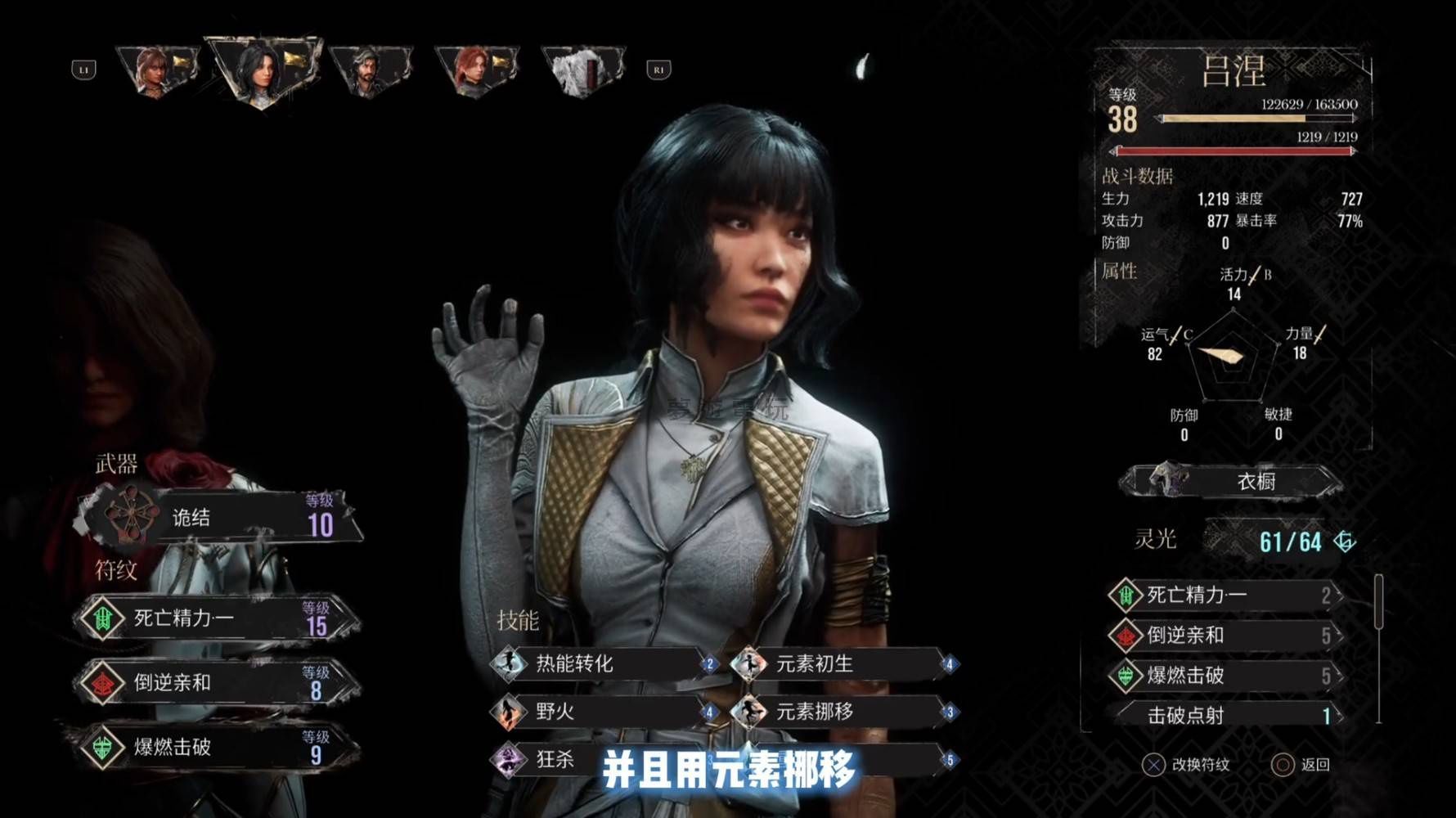1456x818 pixels.
Task: Select the 狂杀 skill
Action: 556,759
